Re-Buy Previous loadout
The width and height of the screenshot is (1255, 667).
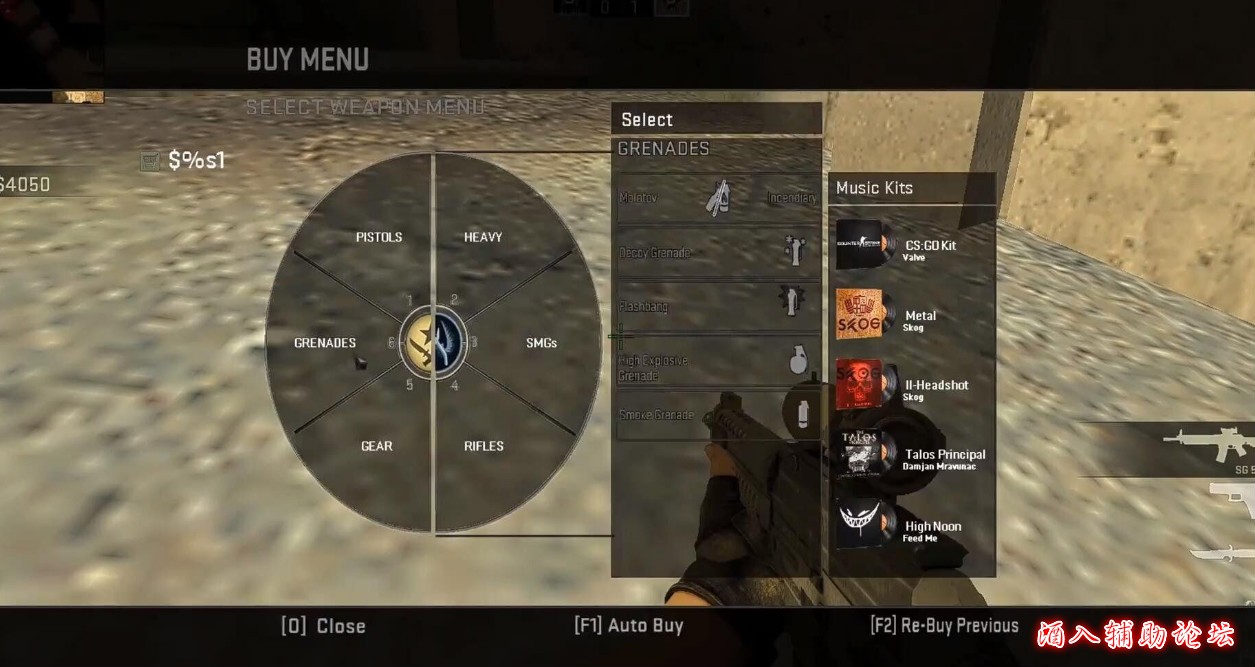coord(944,626)
